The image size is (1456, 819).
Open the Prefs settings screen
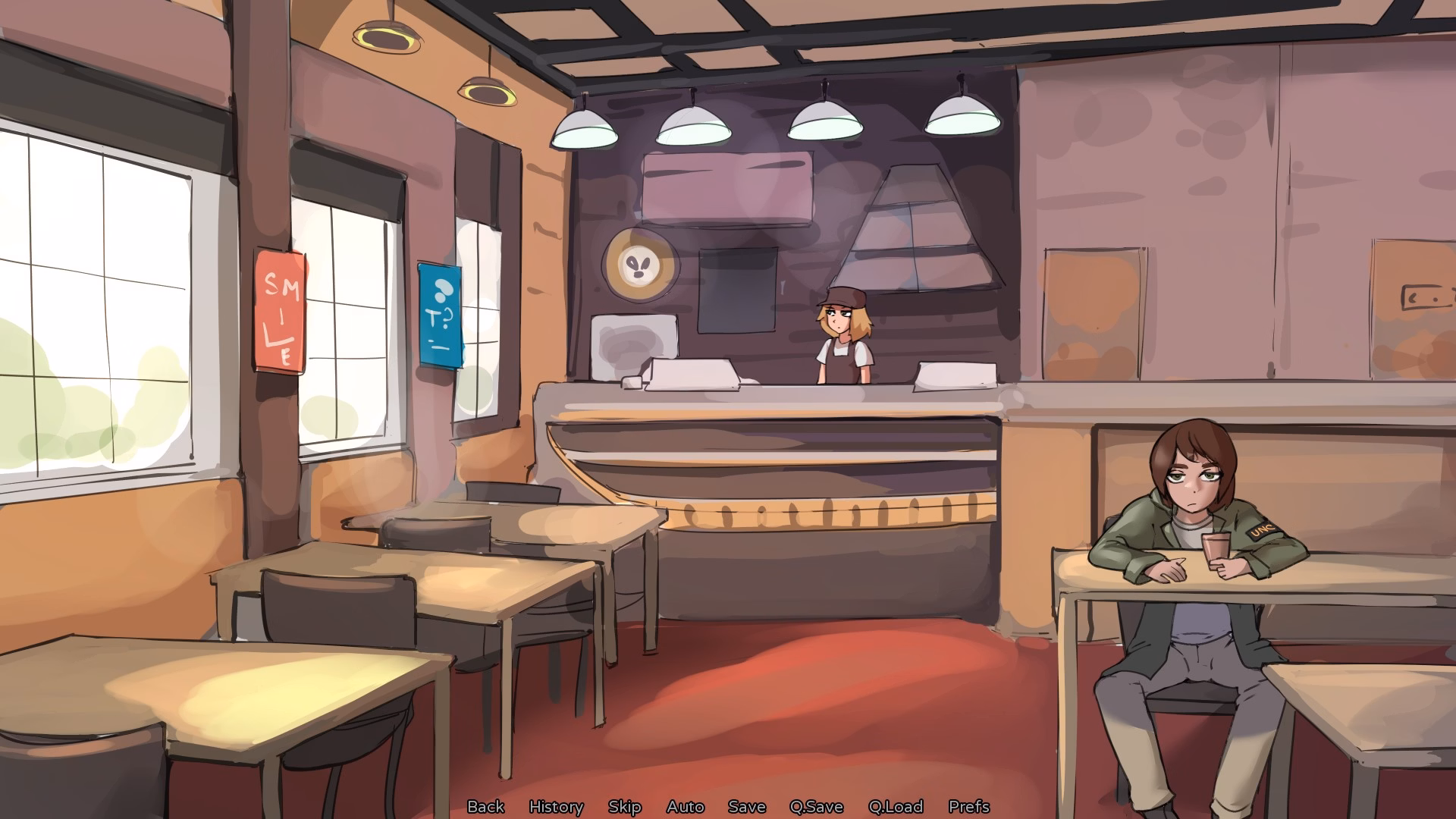(969, 807)
